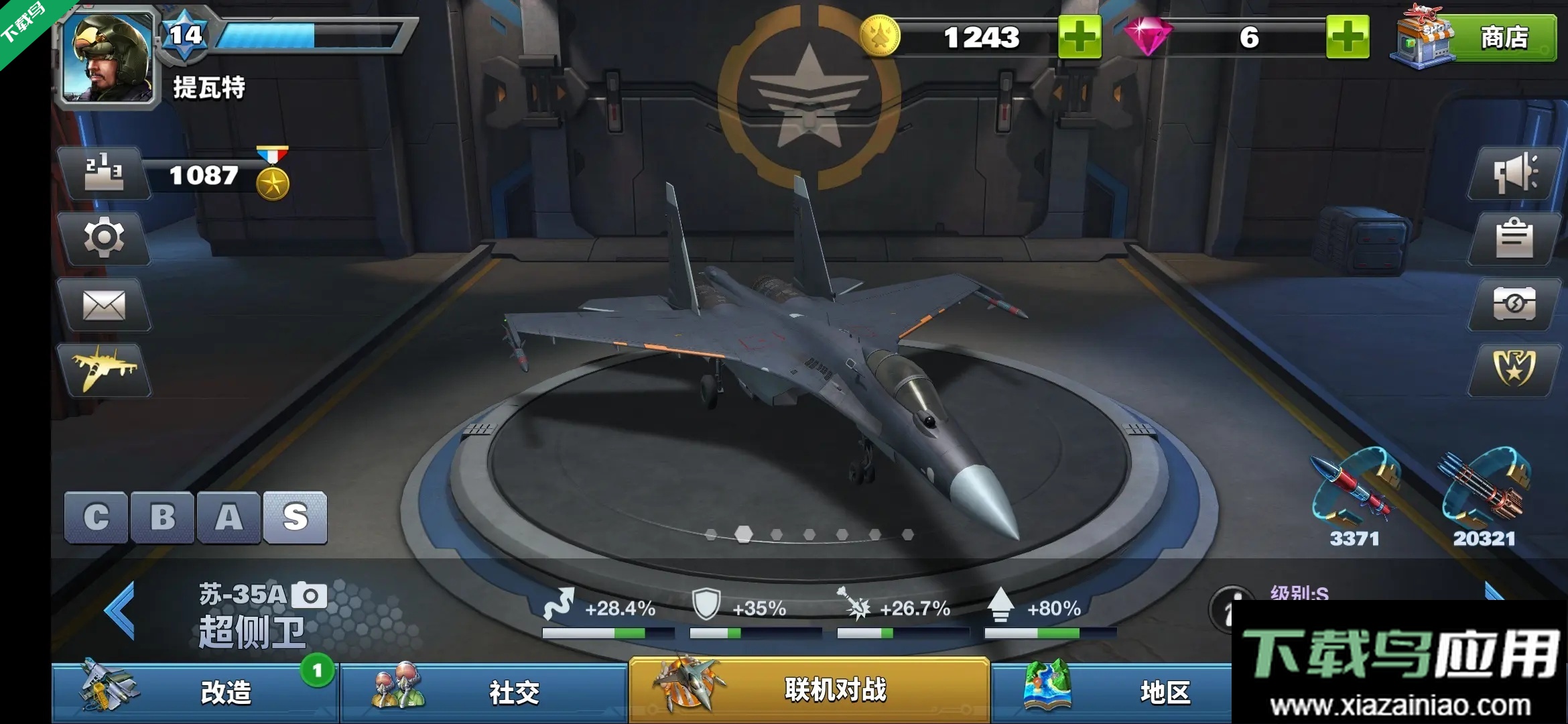This screenshot has width=1568, height=724.
Task: Open the 改造 modification menu
Action: pyautogui.click(x=194, y=692)
